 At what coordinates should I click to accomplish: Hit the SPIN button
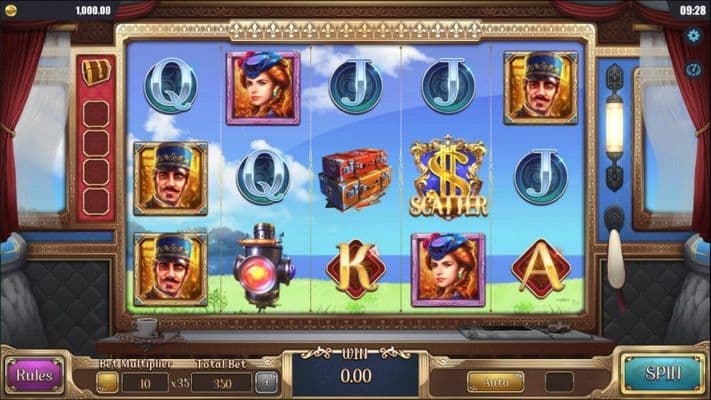coord(662,373)
